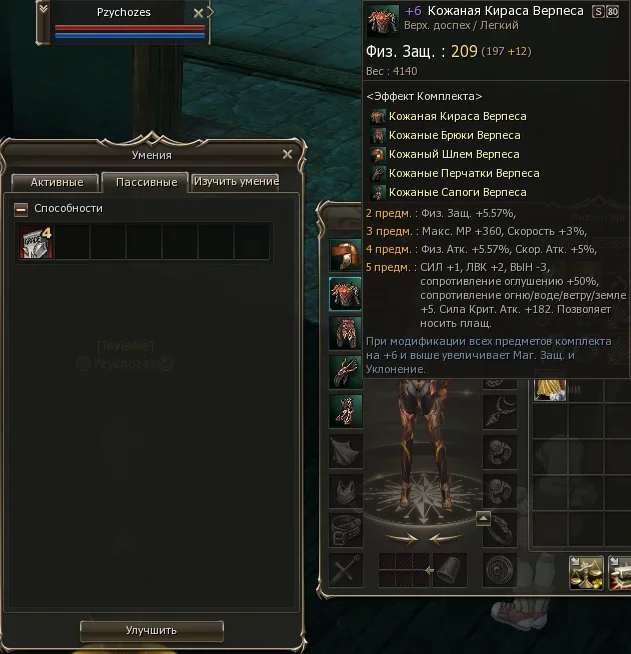Collapse the Способности section
Screen dimensions: 631x654
point(21,209)
